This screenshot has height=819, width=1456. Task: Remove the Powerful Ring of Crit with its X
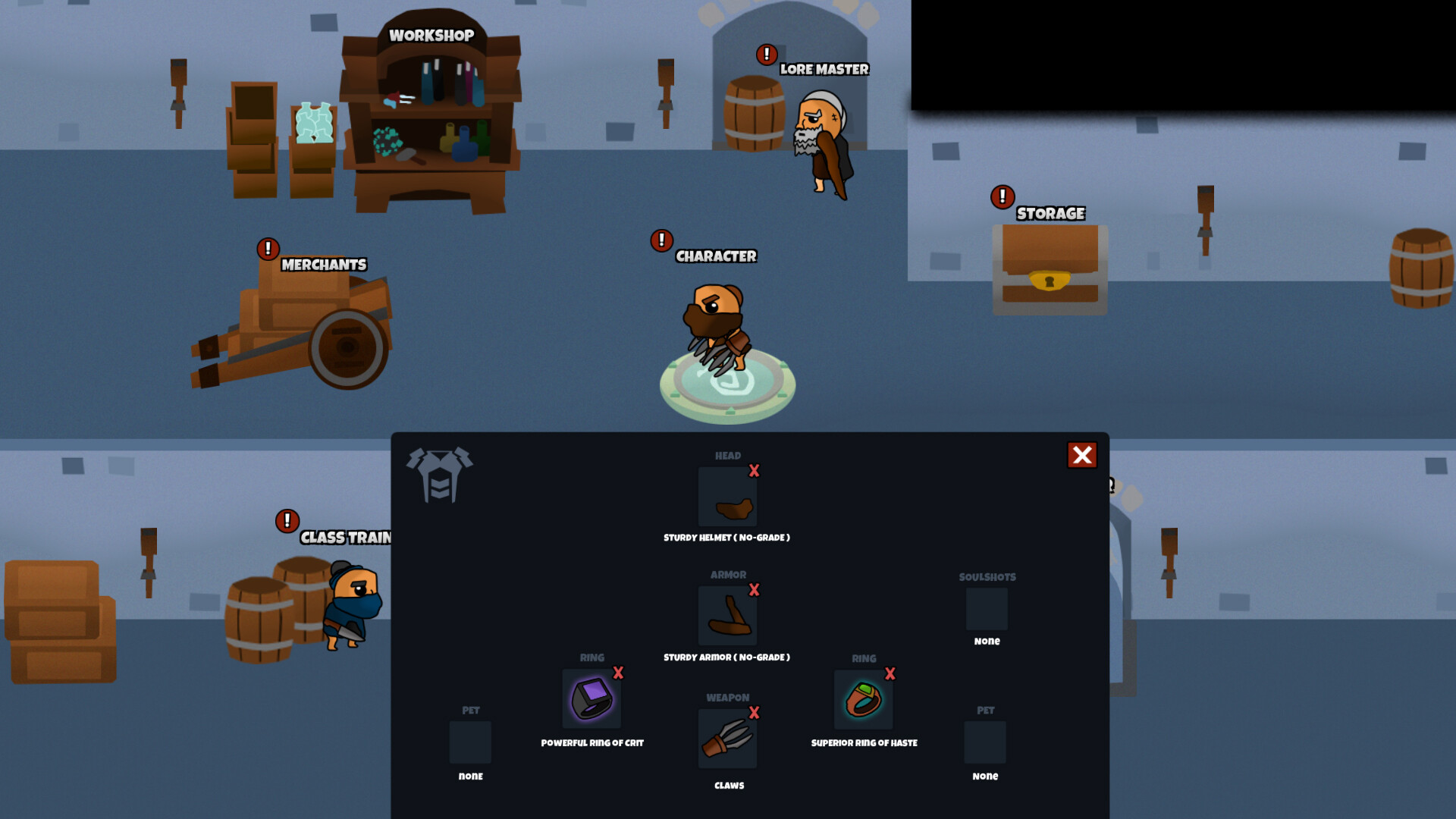(617, 673)
